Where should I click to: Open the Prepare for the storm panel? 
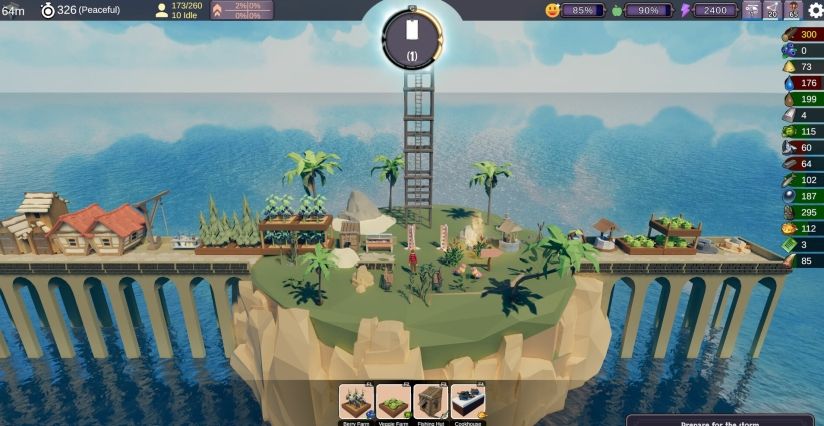click(x=724, y=420)
